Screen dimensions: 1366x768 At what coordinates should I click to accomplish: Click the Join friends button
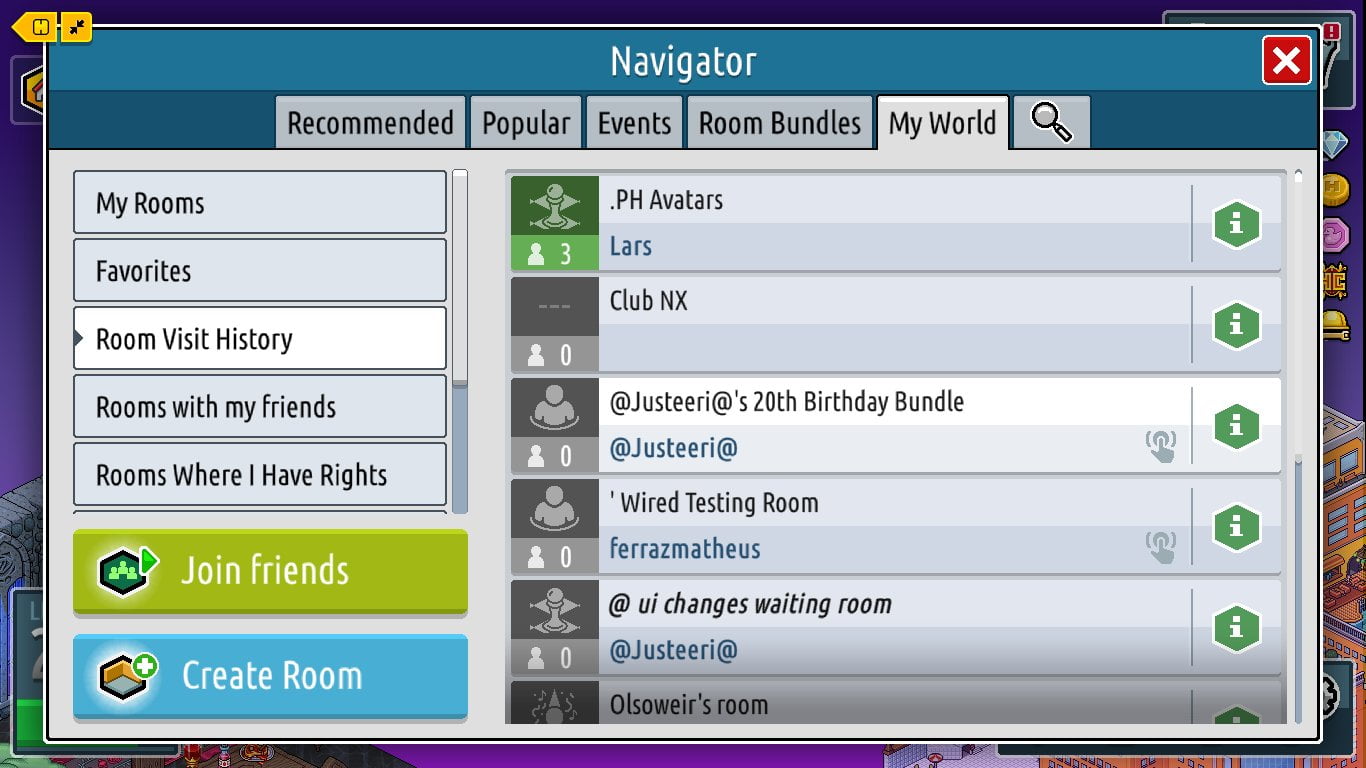(x=270, y=571)
